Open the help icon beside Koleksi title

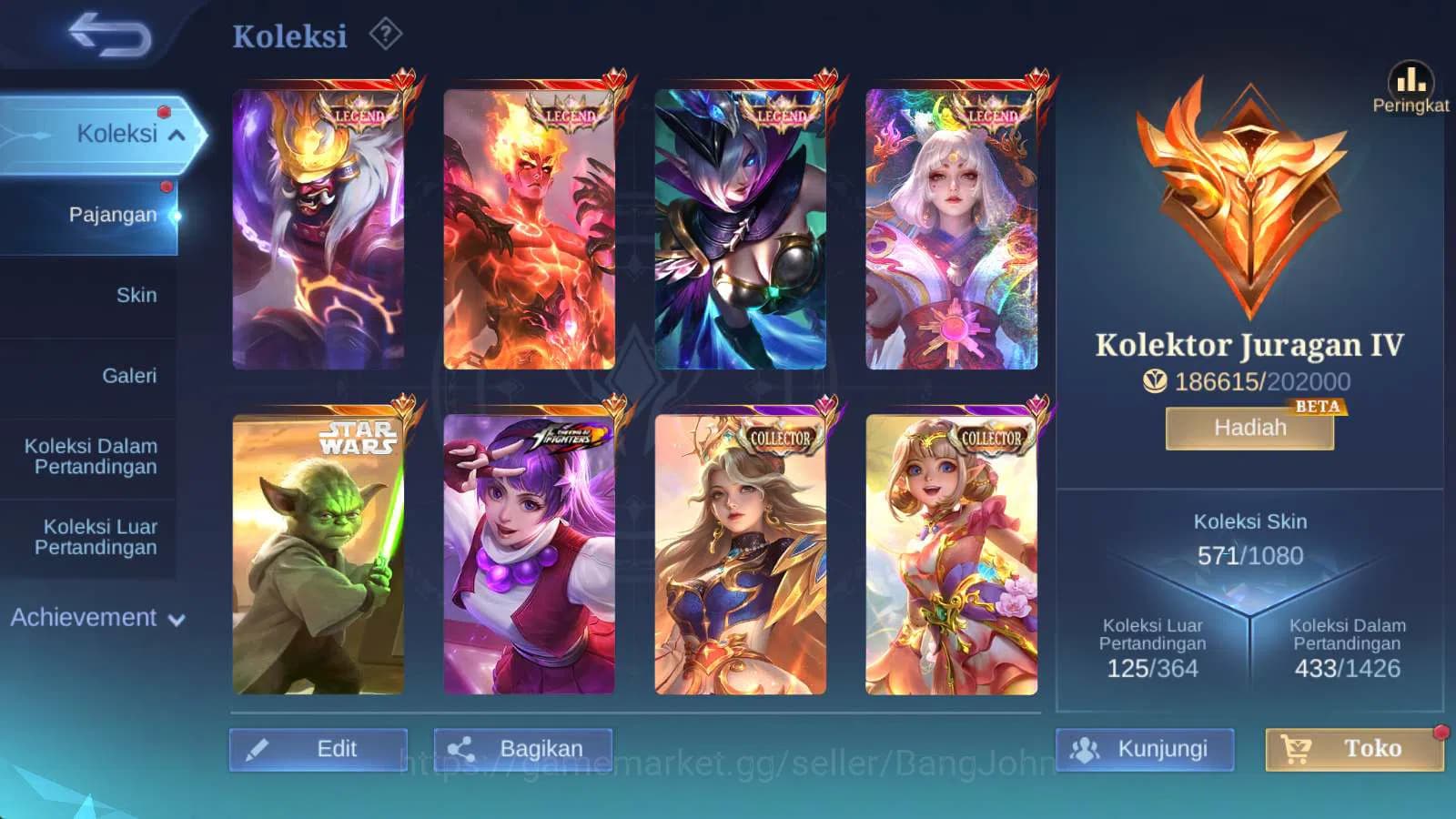388,33
